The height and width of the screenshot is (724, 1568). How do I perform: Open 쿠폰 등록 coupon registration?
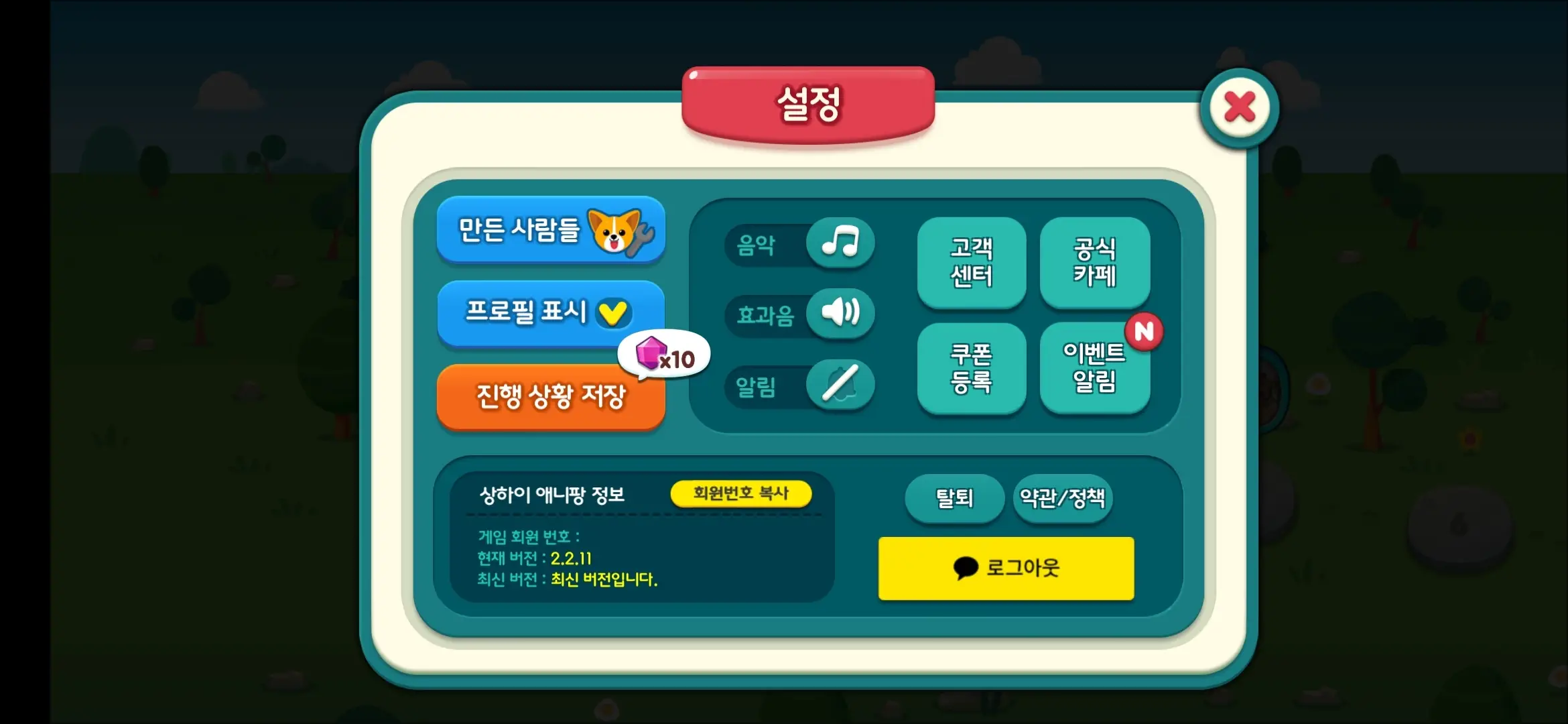[972, 367]
